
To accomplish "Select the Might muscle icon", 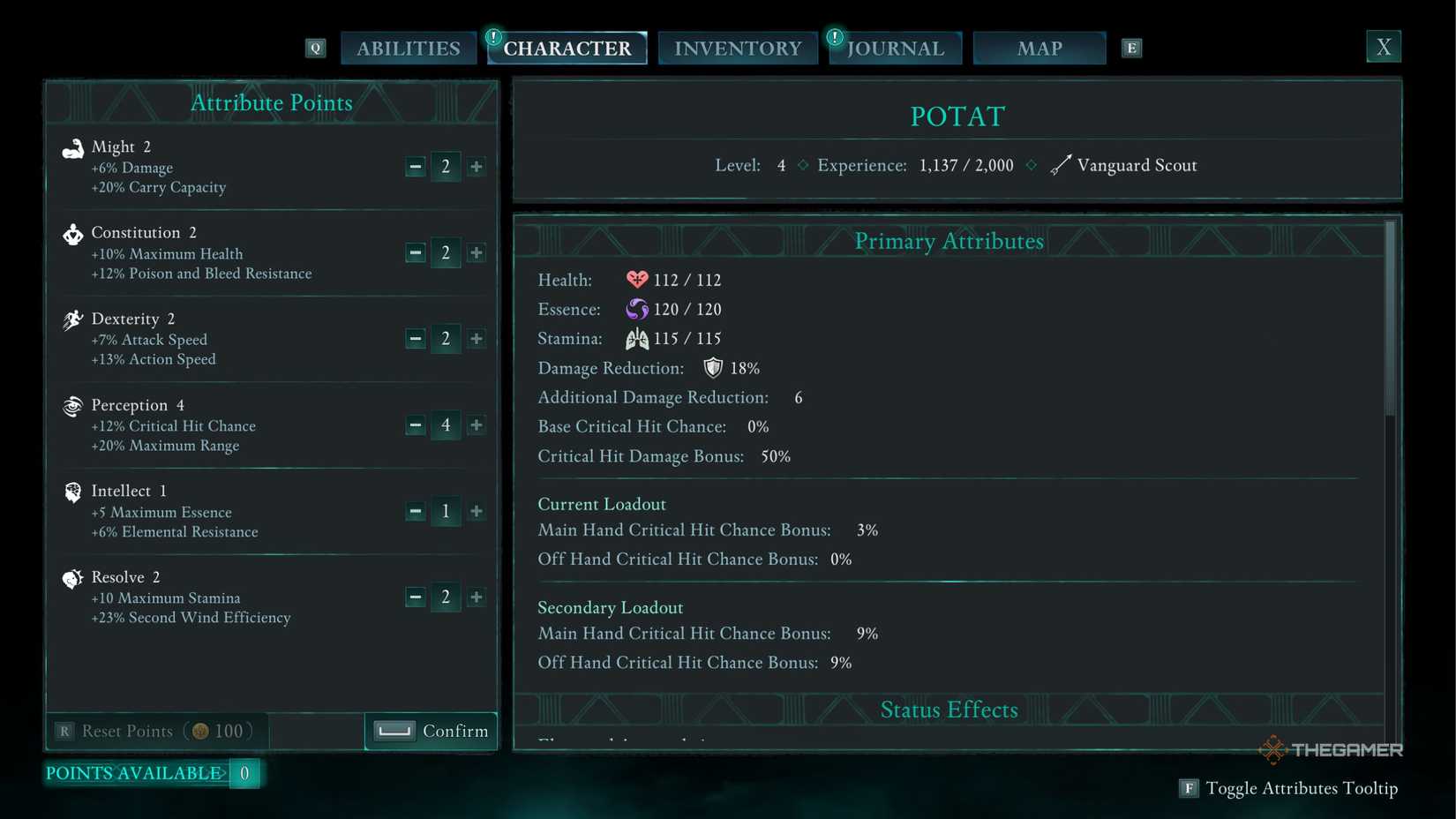I will coord(73,148).
